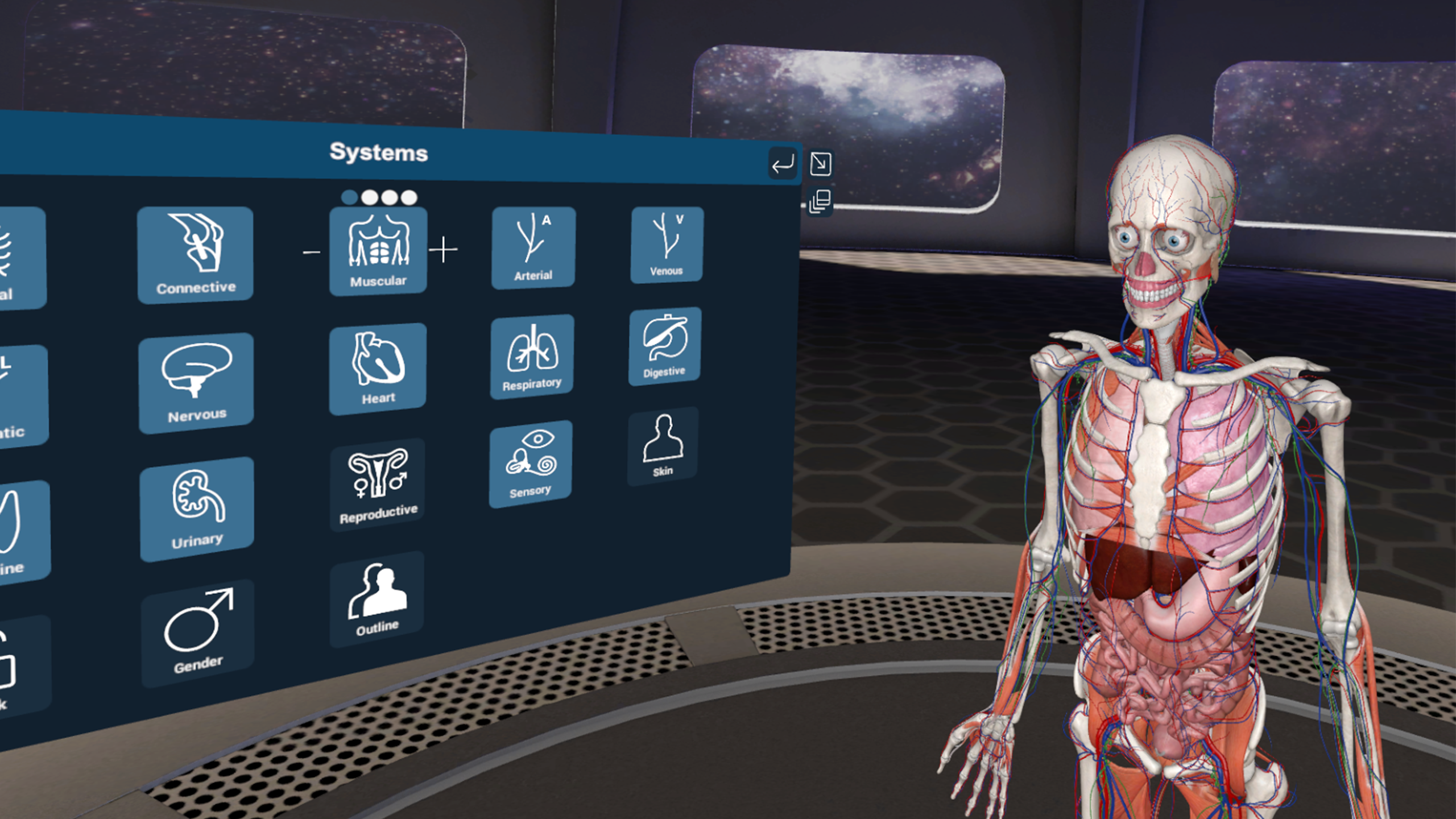Viewport: 1456px width, 819px height.
Task: Turn on the Skin layer
Action: 663,446
